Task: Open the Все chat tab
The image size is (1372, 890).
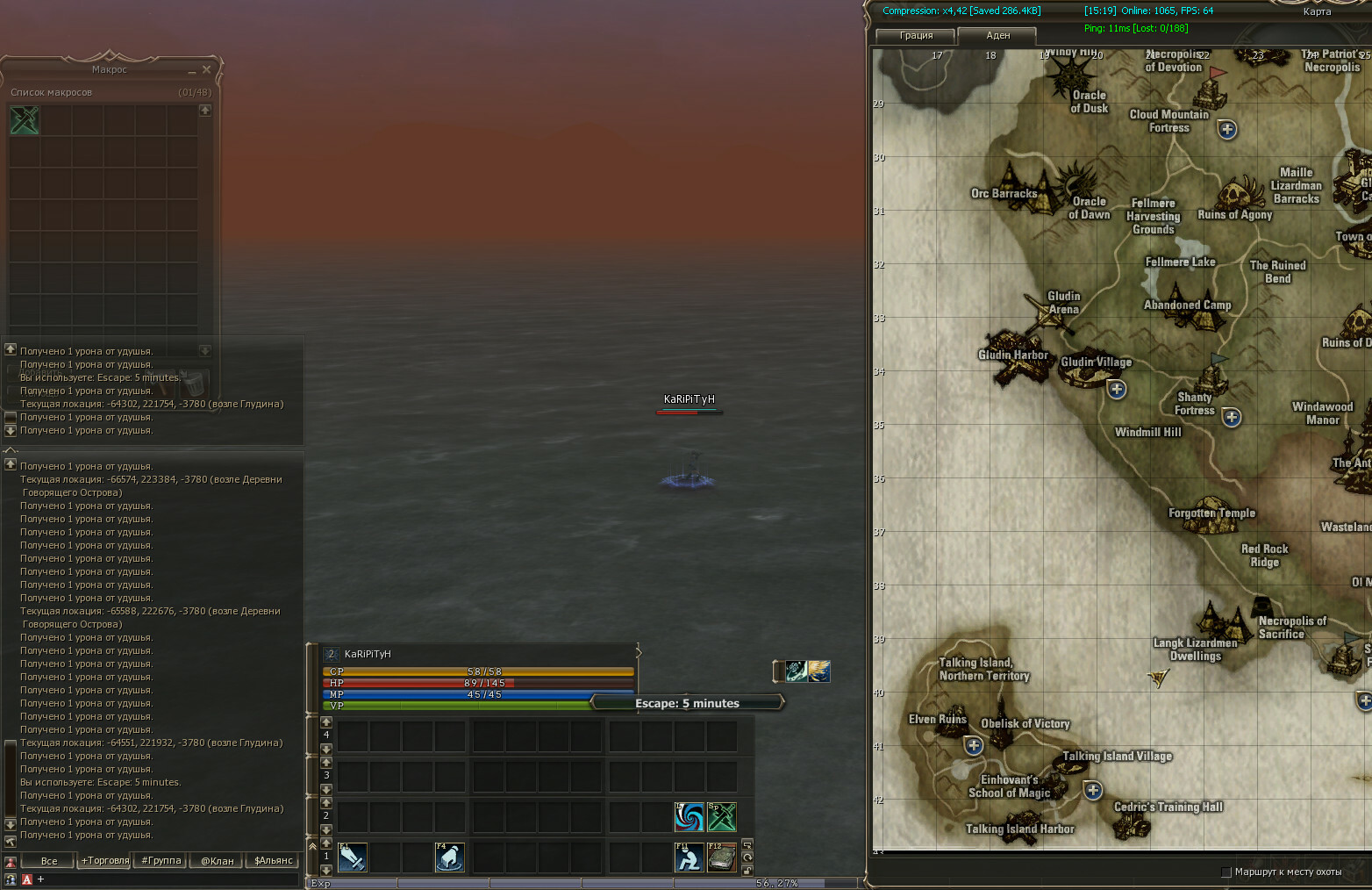Action: click(49, 861)
